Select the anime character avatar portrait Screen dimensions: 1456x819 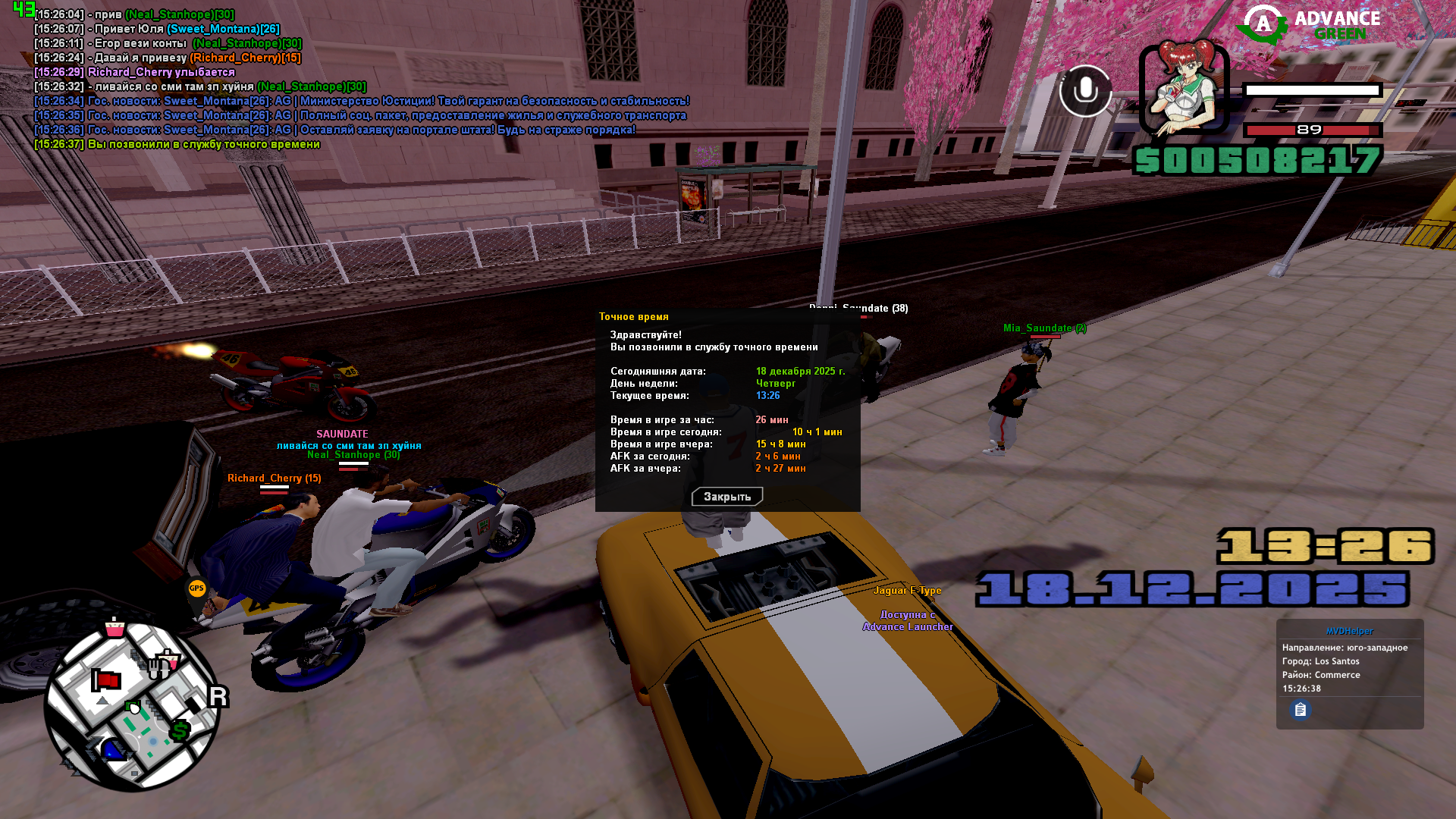coord(1183,88)
